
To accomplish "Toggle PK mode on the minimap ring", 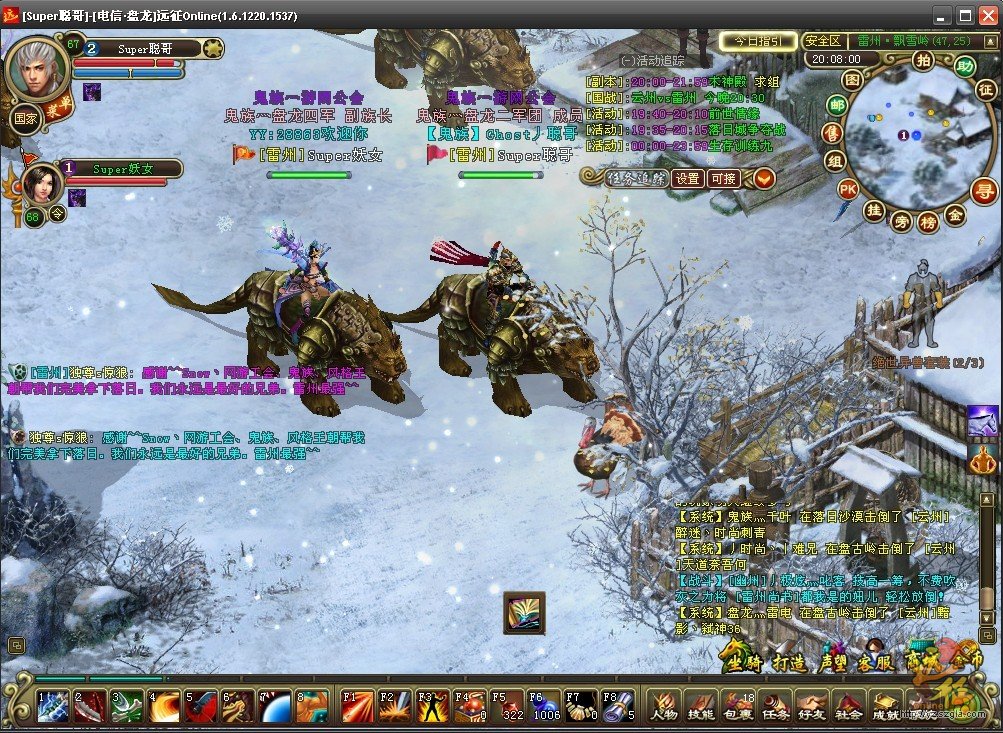I will [x=847, y=188].
